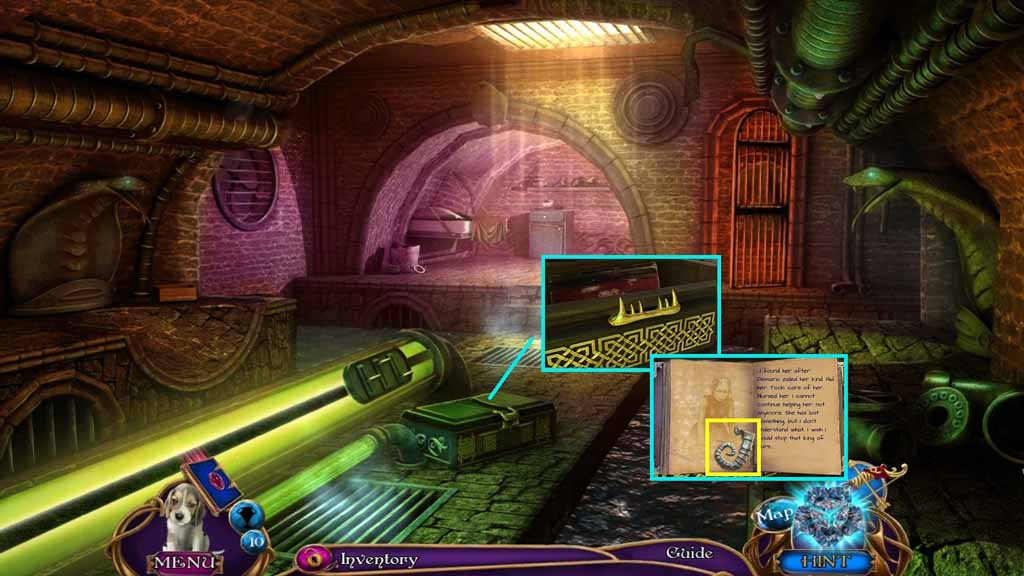
Task: Open the Map
Action: 774,514
